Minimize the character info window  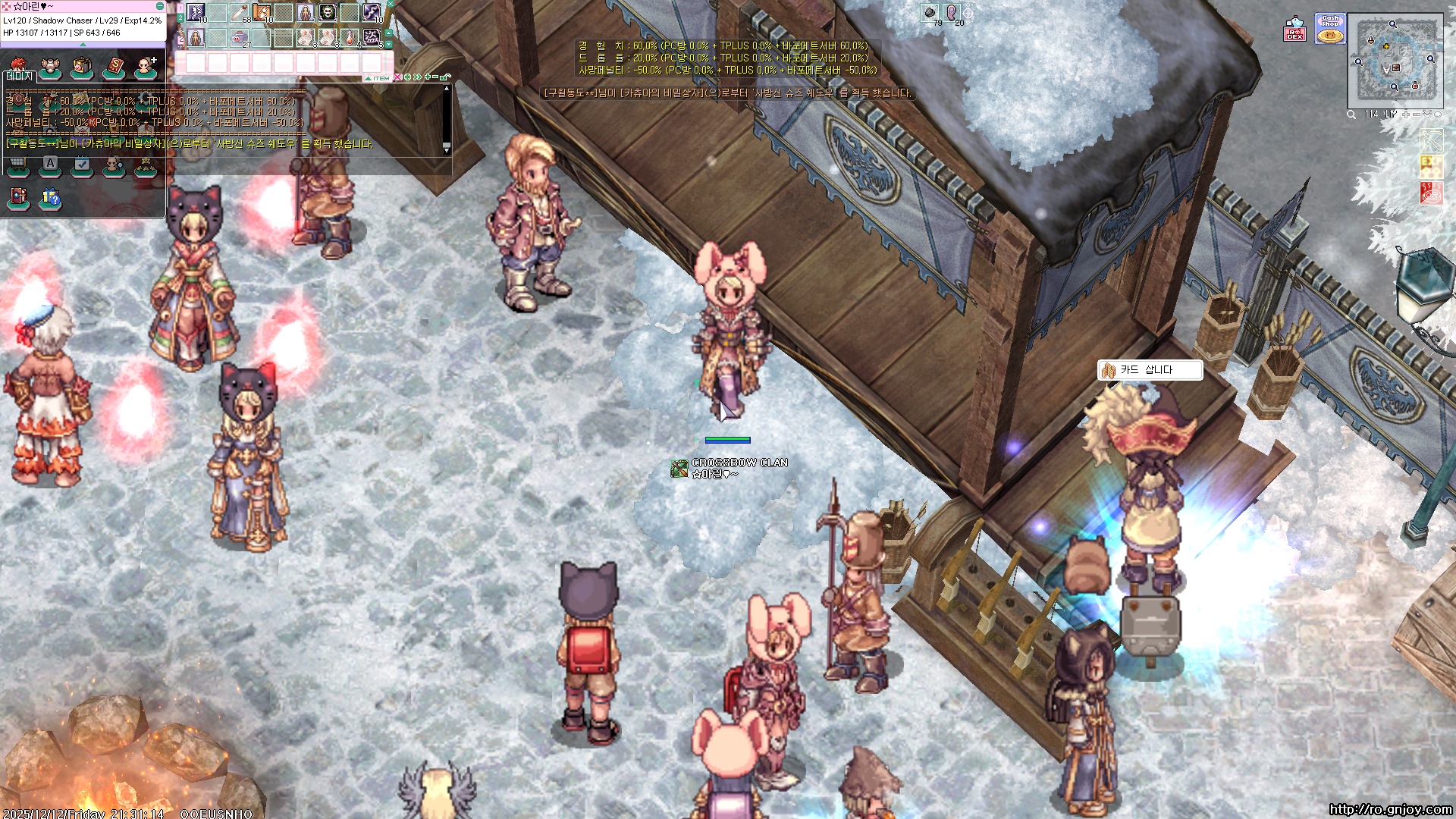160,6
